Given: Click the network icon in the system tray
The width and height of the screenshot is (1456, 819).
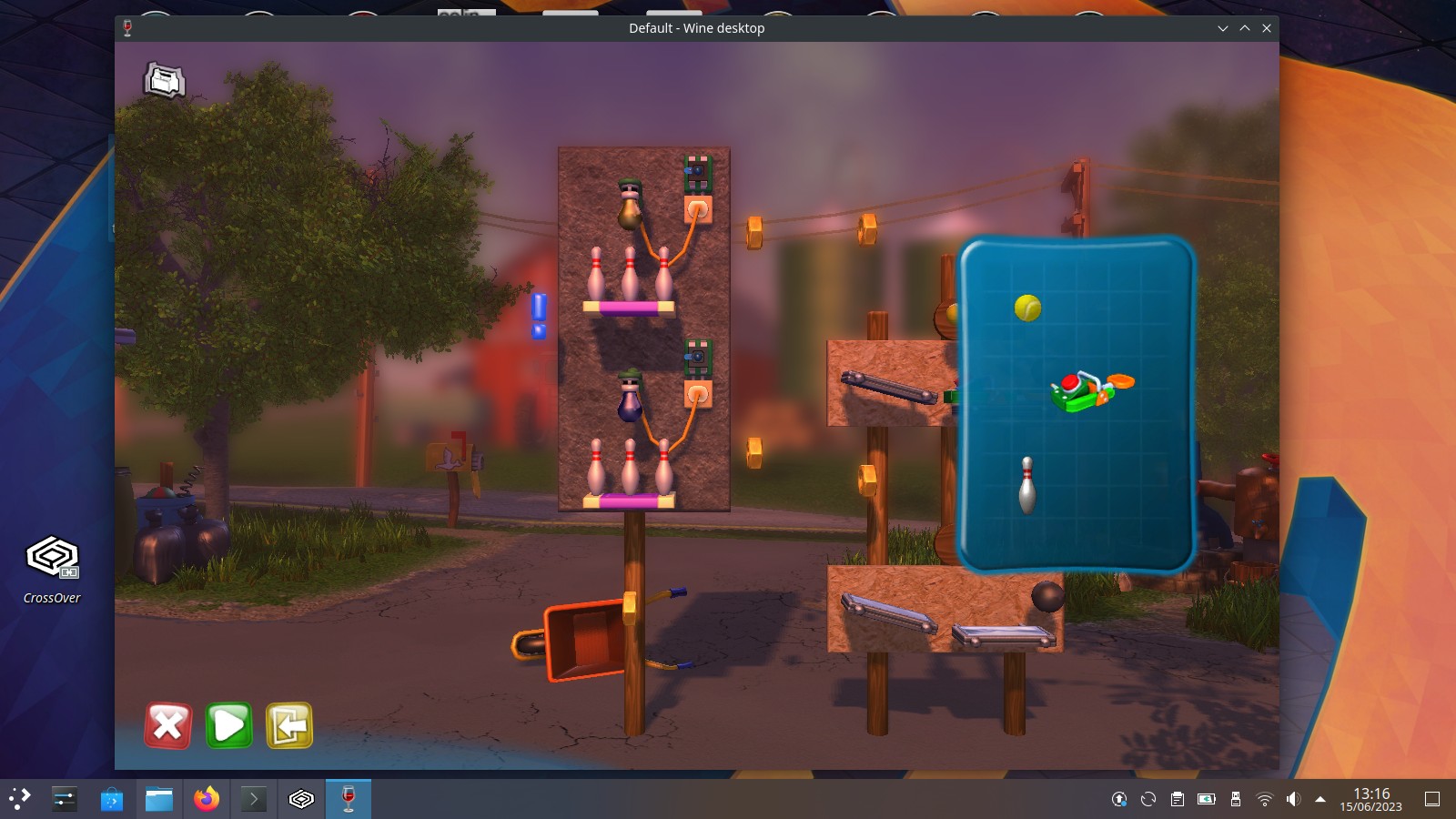Looking at the screenshot, I should (1266, 799).
